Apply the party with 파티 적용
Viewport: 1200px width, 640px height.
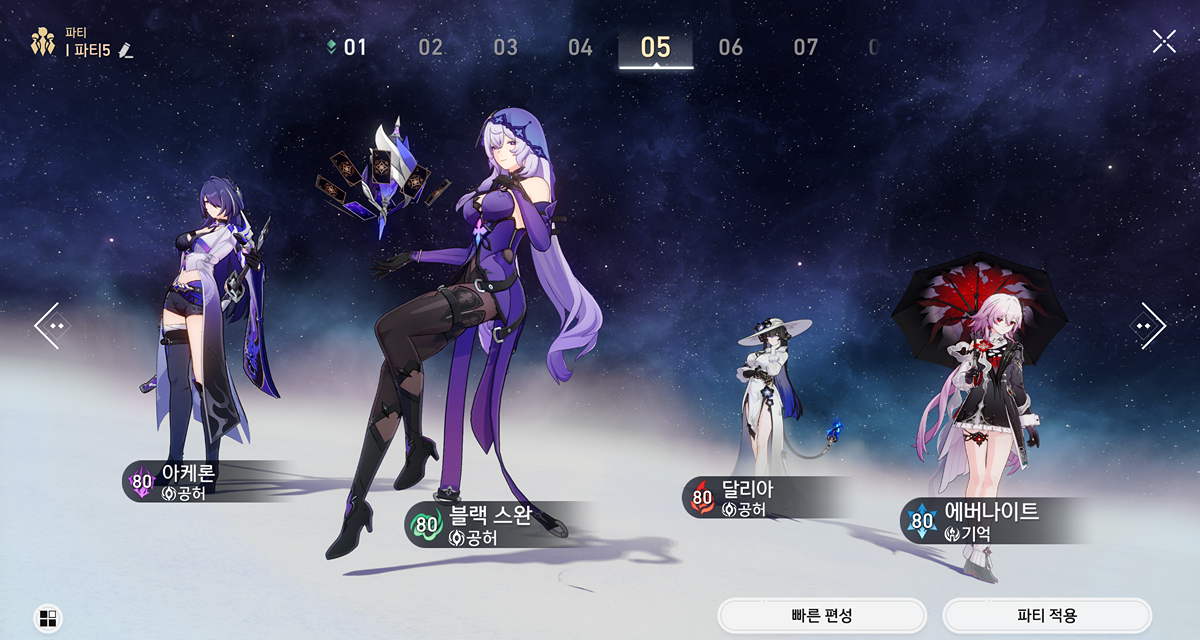point(1047,616)
